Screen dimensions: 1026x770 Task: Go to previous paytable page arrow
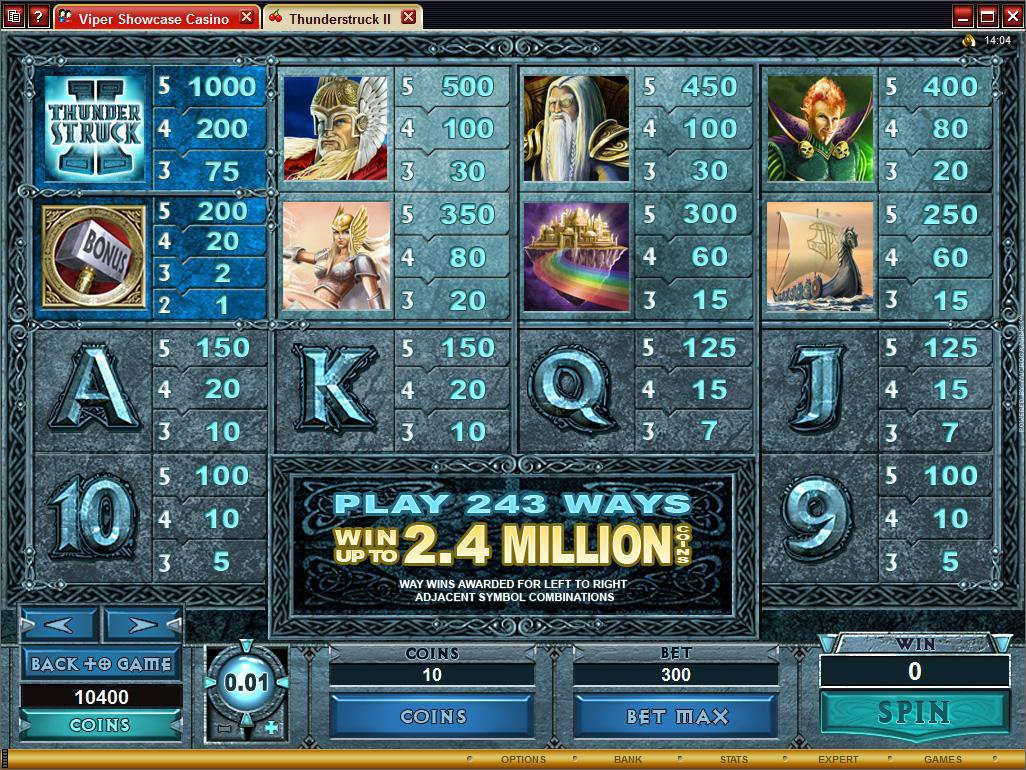coord(58,625)
